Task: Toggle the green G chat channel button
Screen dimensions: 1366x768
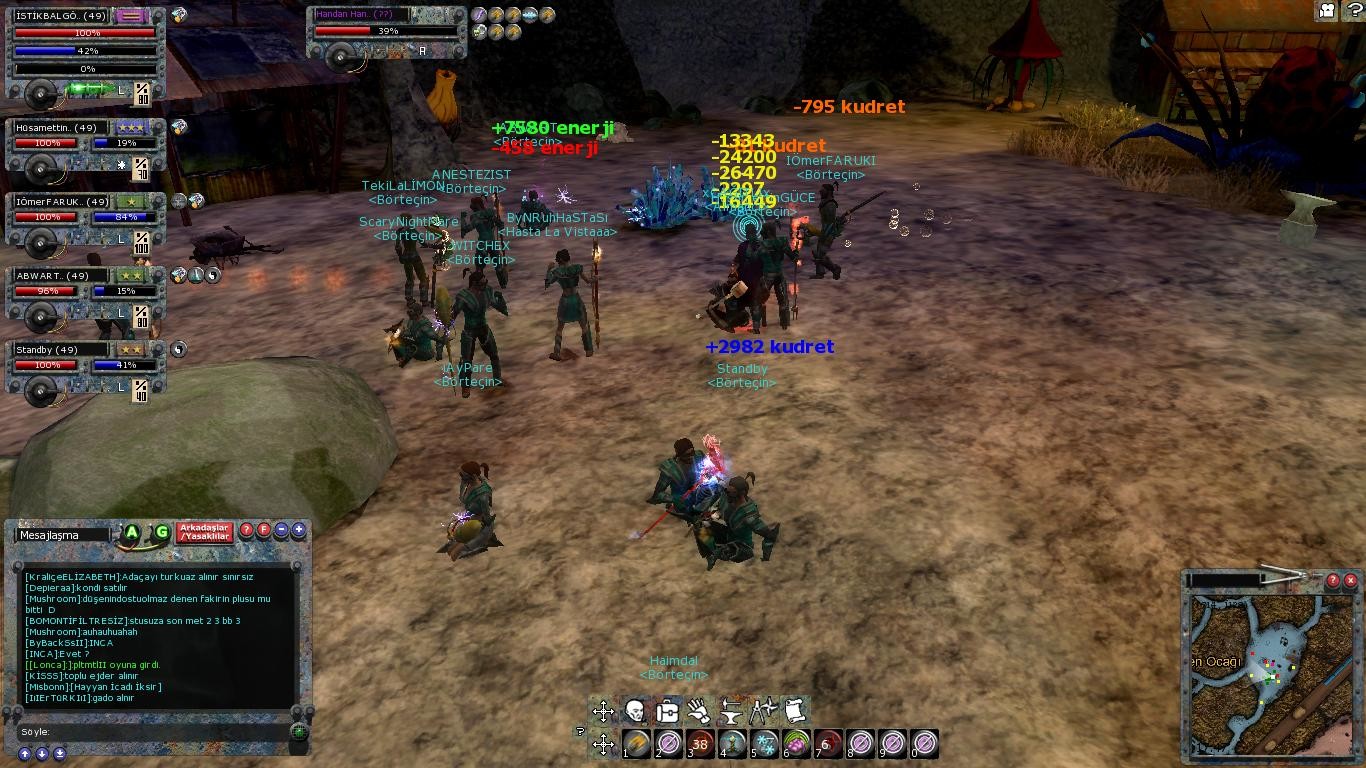Action: (x=160, y=533)
